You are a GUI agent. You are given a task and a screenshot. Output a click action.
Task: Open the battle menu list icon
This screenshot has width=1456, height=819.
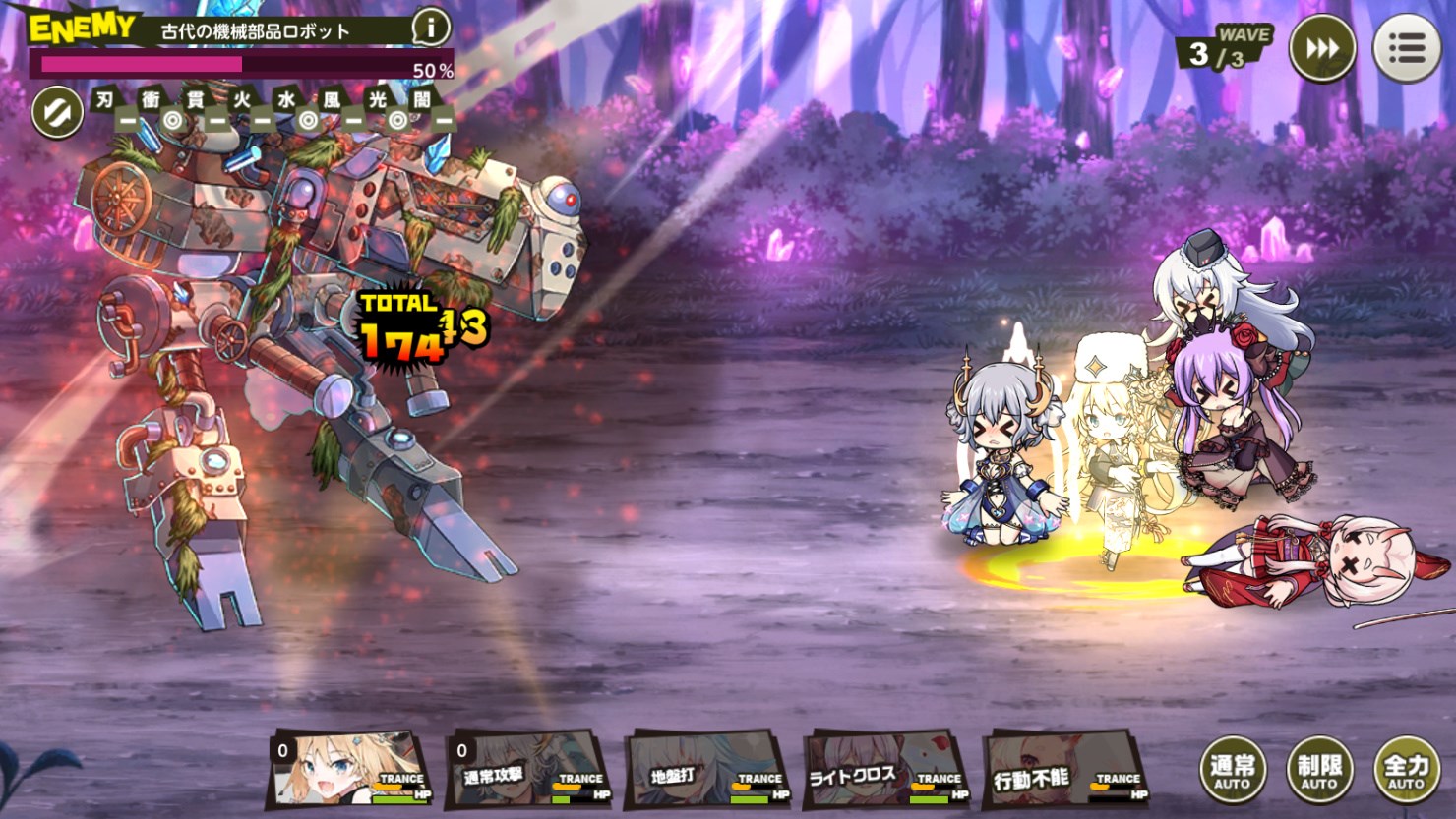point(1407,47)
